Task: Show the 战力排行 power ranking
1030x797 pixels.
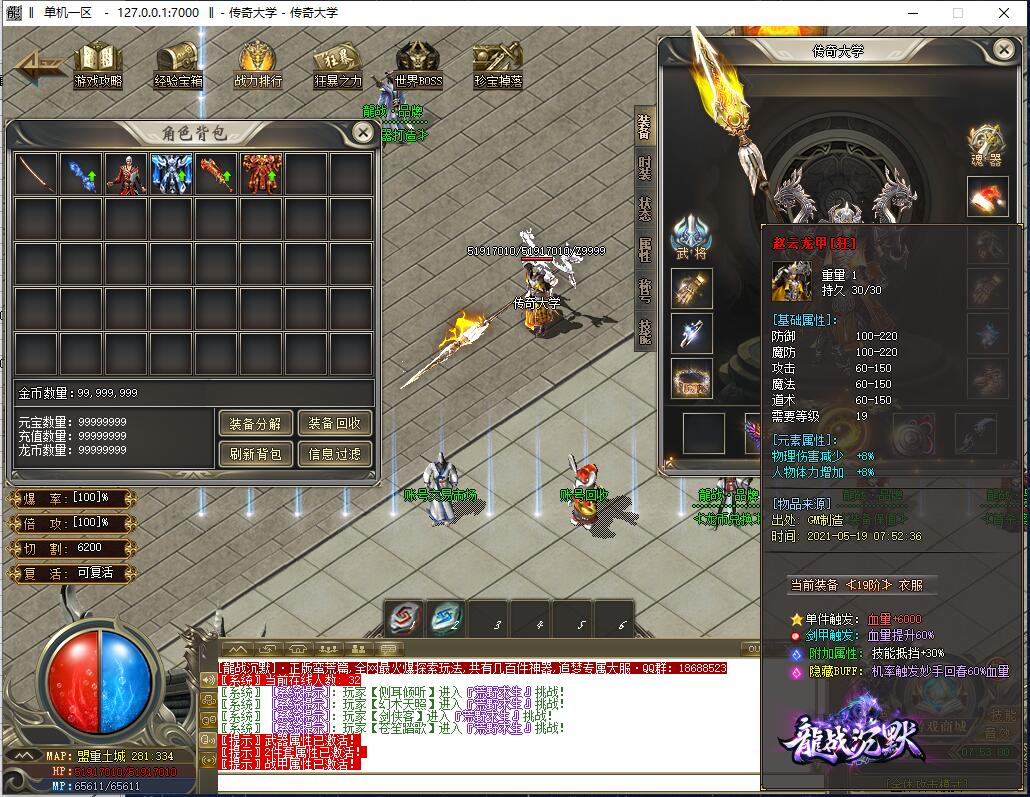Action: pos(258,64)
